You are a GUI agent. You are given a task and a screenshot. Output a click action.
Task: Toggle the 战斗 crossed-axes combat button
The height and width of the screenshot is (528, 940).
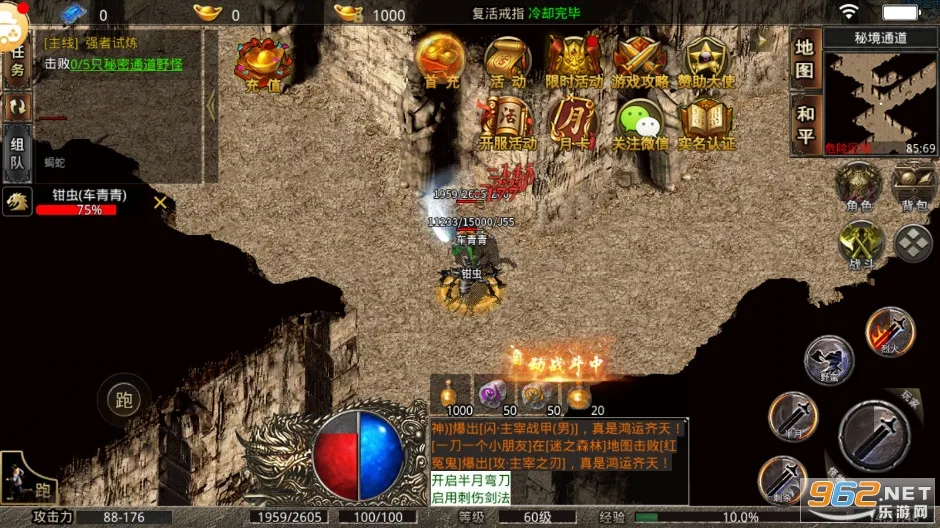[860, 243]
